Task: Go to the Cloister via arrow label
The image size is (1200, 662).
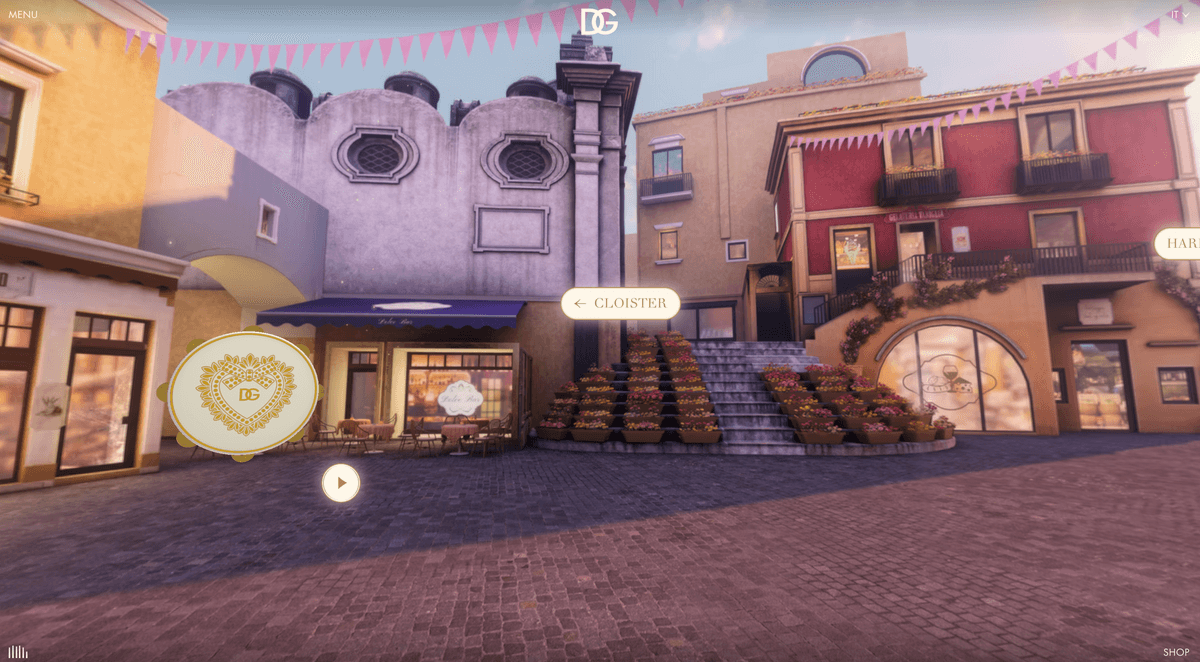Action: (x=620, y=303)
